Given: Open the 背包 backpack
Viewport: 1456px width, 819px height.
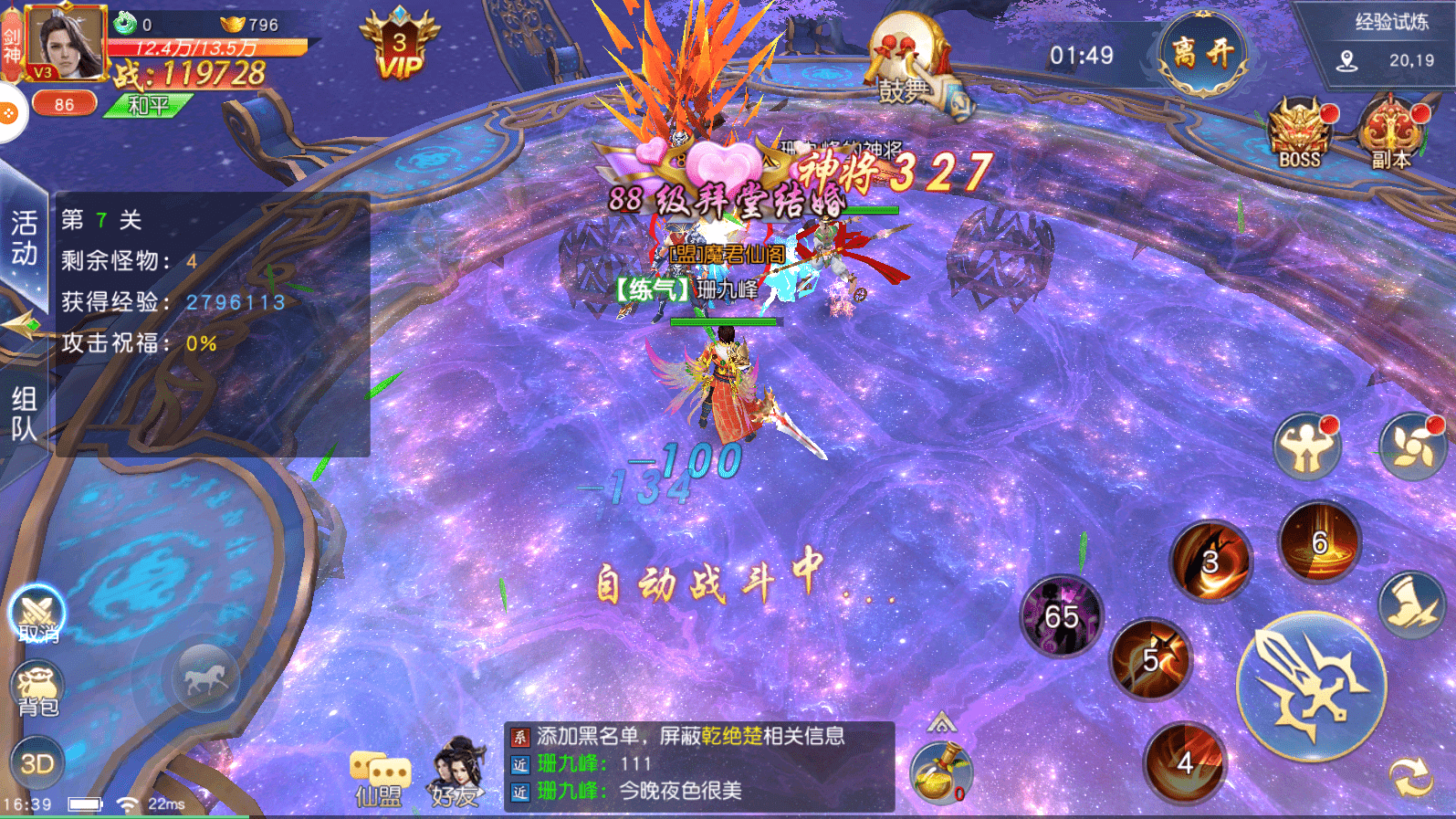Looking at the screenshot, I should [37, 690].
